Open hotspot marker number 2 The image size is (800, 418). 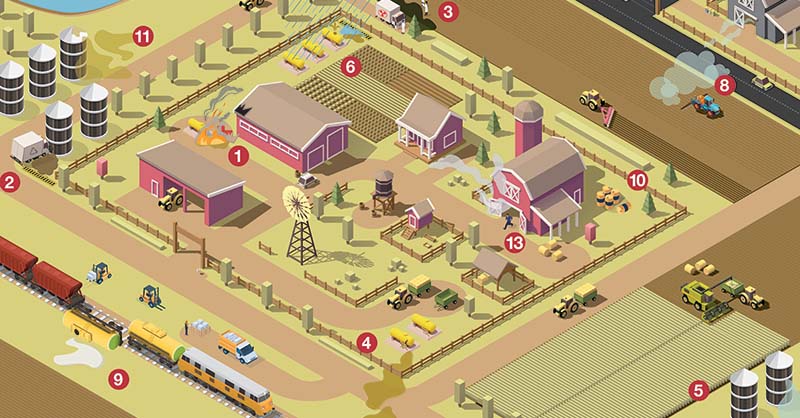[x=10, y=182]
